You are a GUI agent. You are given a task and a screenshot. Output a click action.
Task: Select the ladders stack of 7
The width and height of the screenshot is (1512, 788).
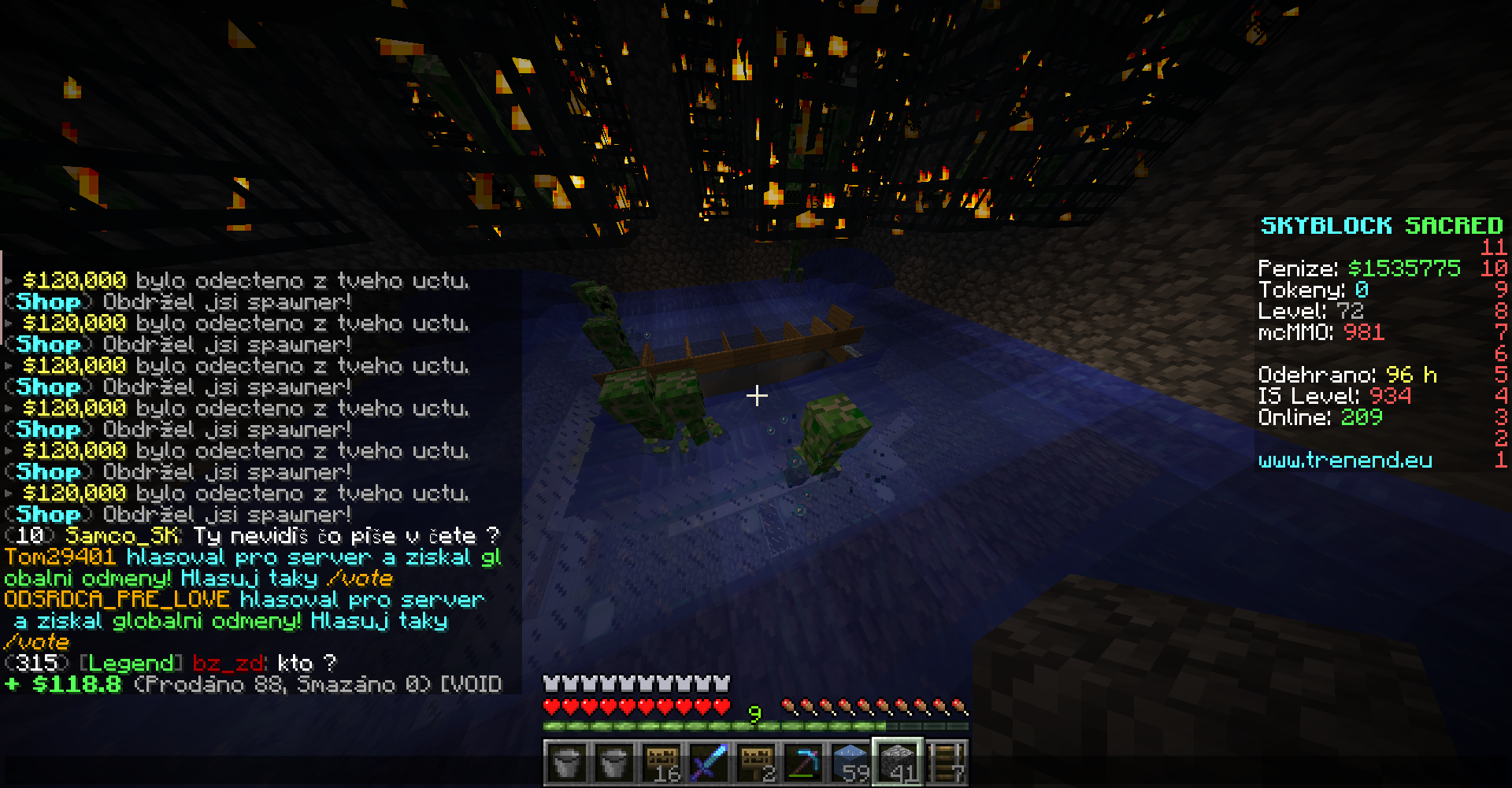pos(947,763)
